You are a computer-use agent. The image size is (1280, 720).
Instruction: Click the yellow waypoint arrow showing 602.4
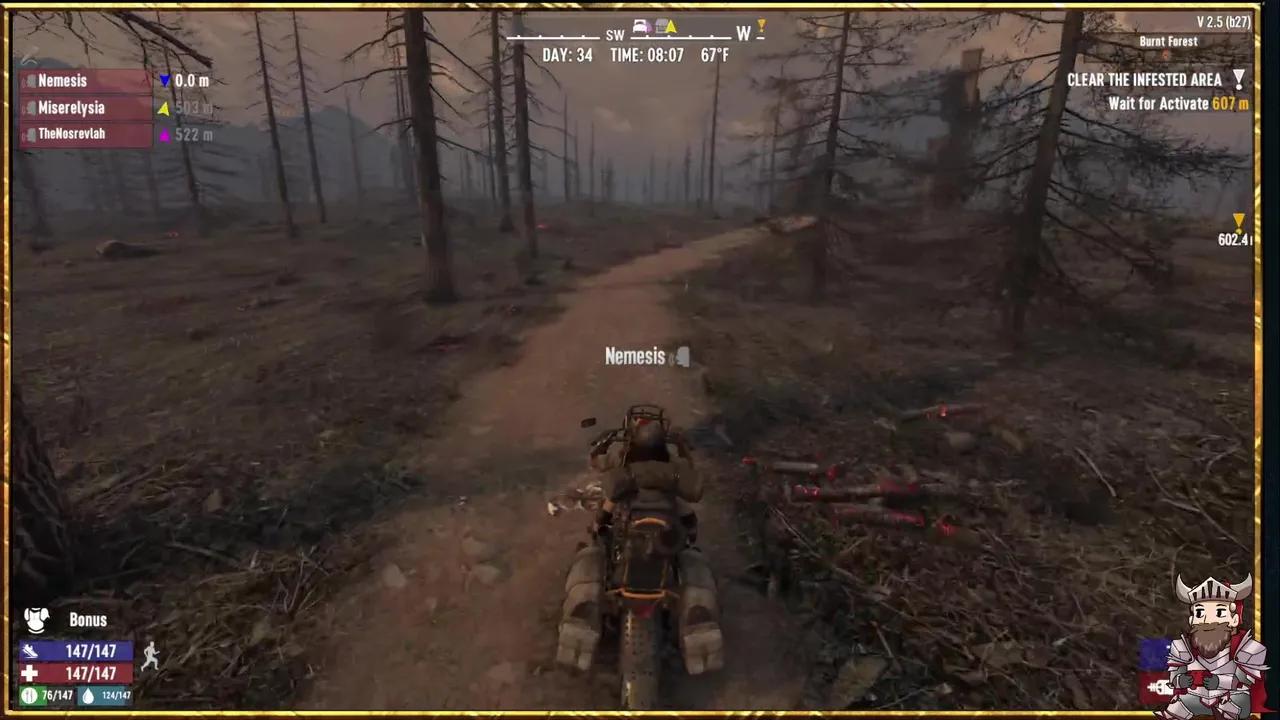1239,221
